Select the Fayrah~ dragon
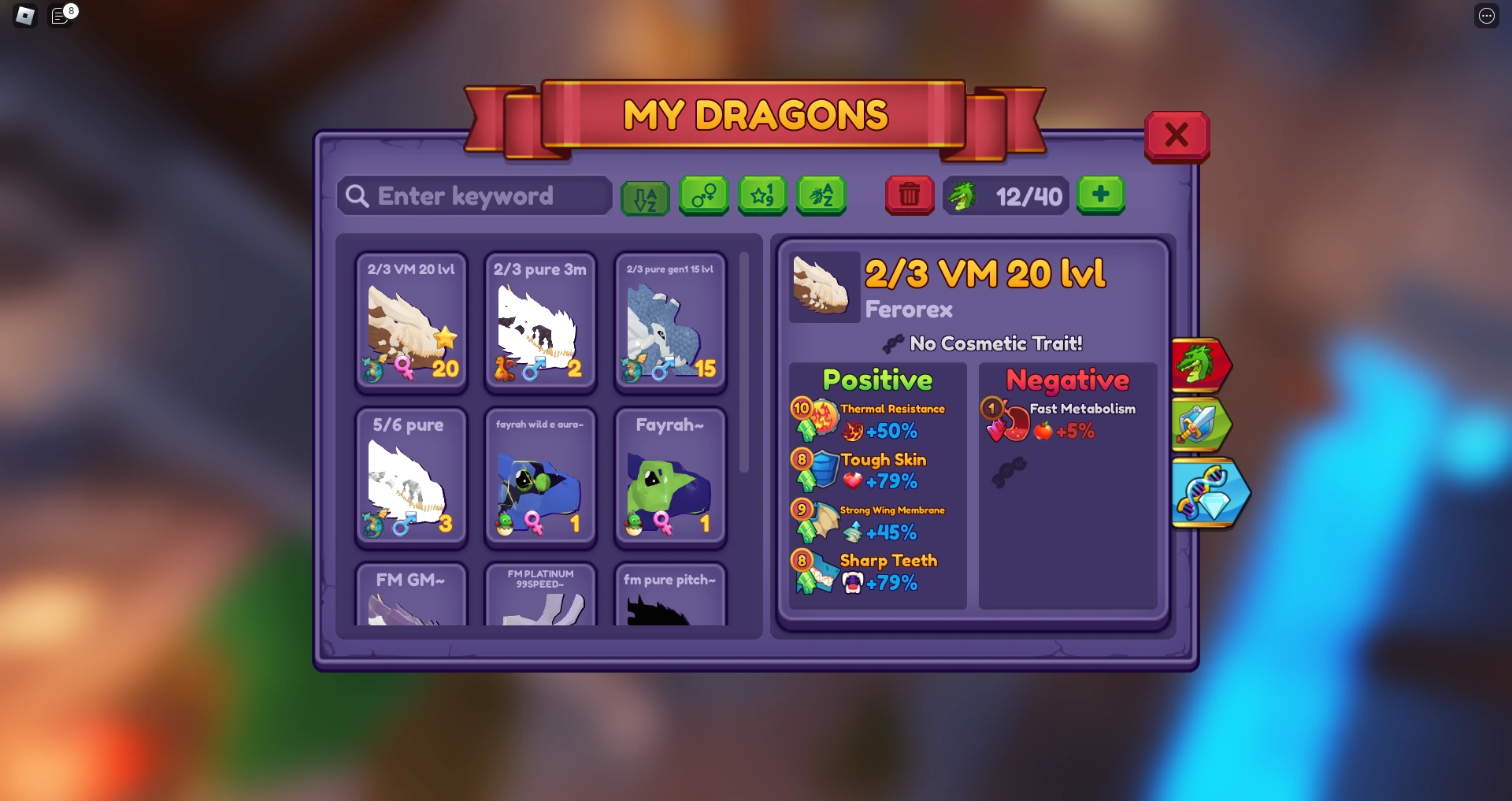The height and width of the screenshot is (801, 1512). [x=670, y=477]
